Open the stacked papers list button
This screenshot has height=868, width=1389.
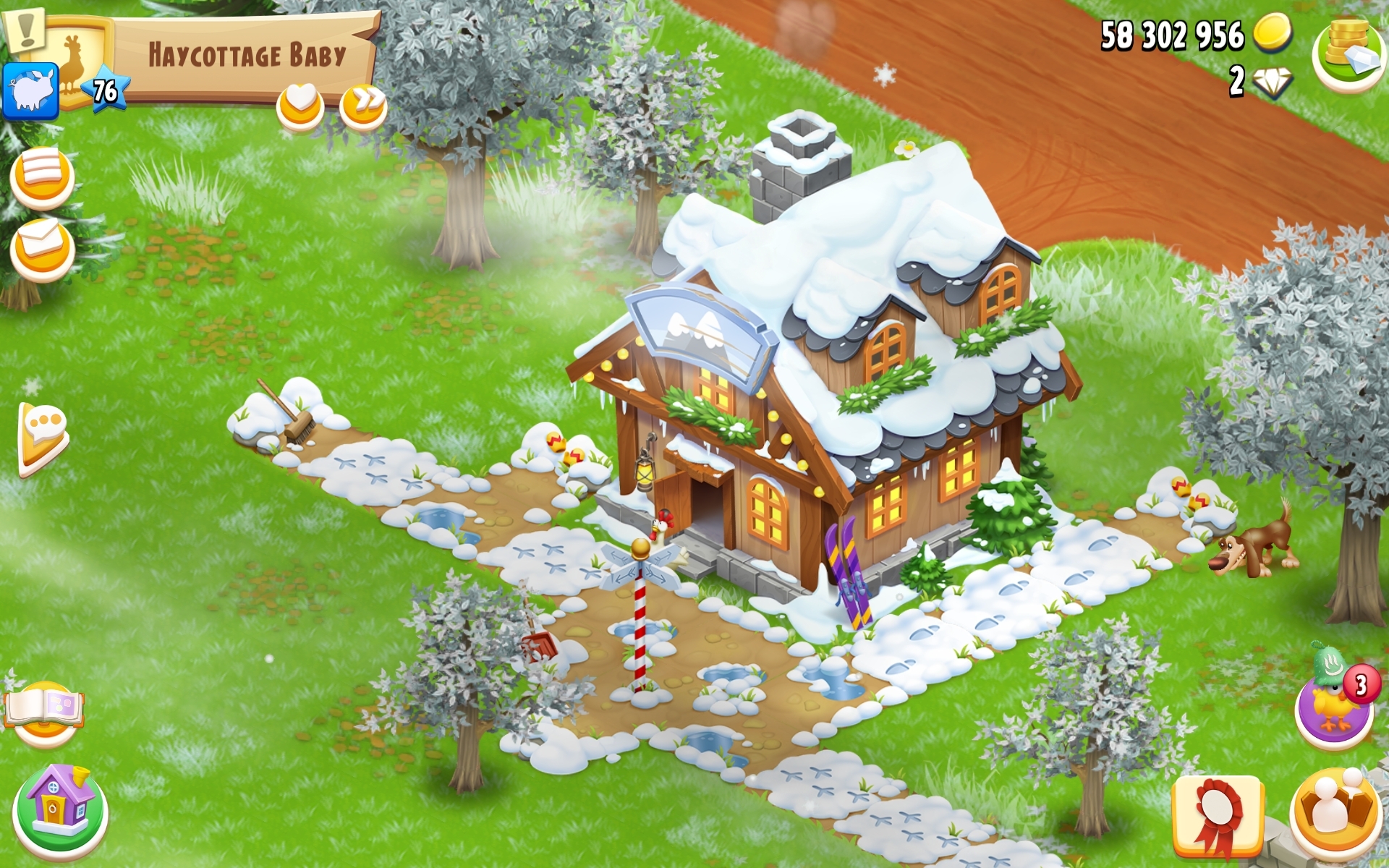point(42,176)
